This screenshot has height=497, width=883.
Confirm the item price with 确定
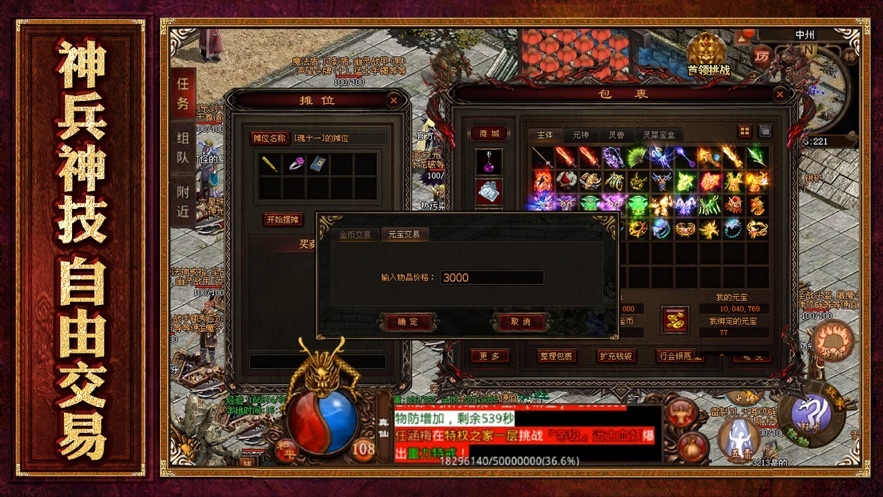[x=408, y=322]
